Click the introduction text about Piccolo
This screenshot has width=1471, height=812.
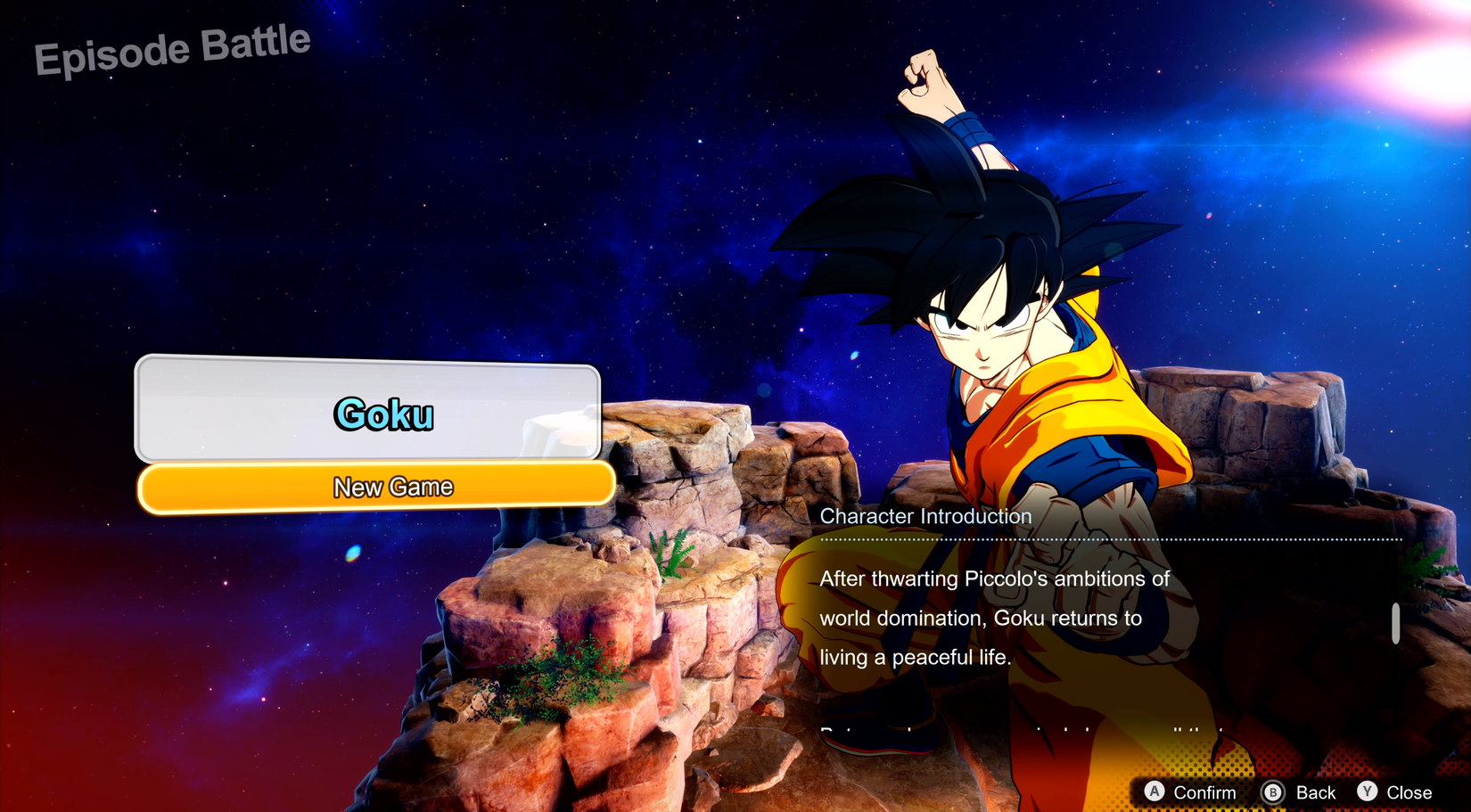[x=992, y=578]
